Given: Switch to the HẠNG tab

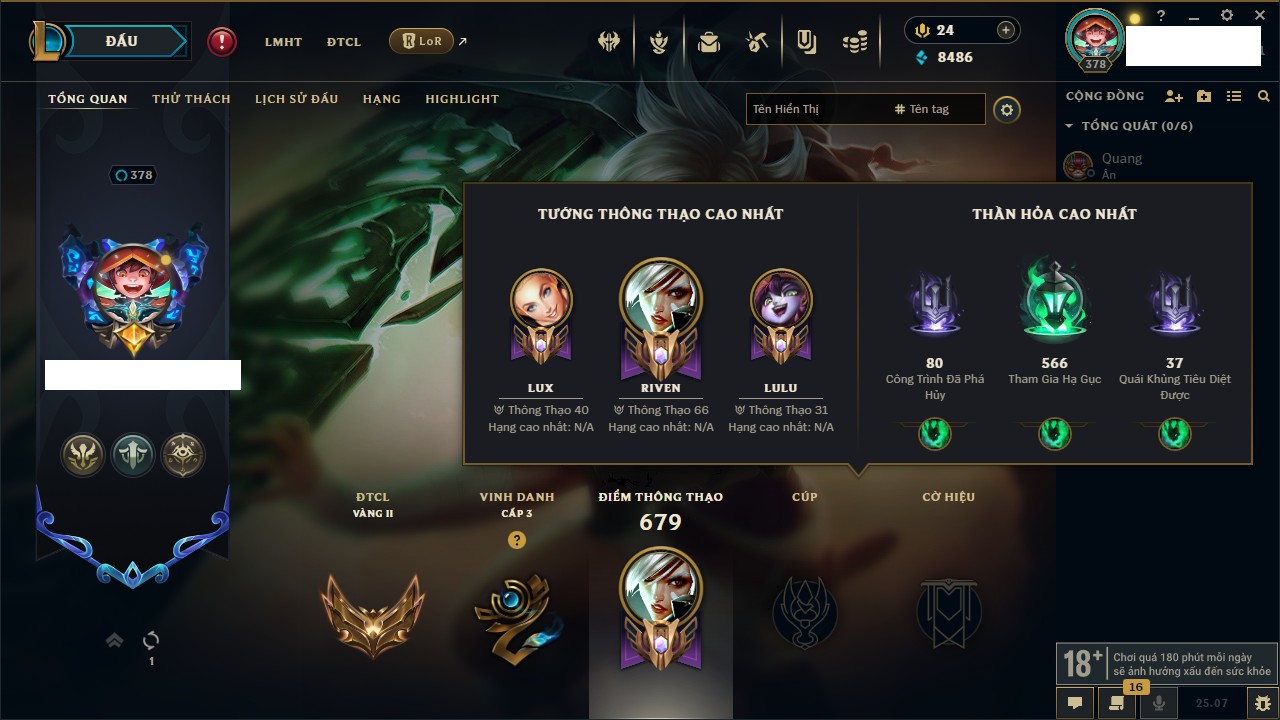Looking at the screenshot, I should point(381,99).
